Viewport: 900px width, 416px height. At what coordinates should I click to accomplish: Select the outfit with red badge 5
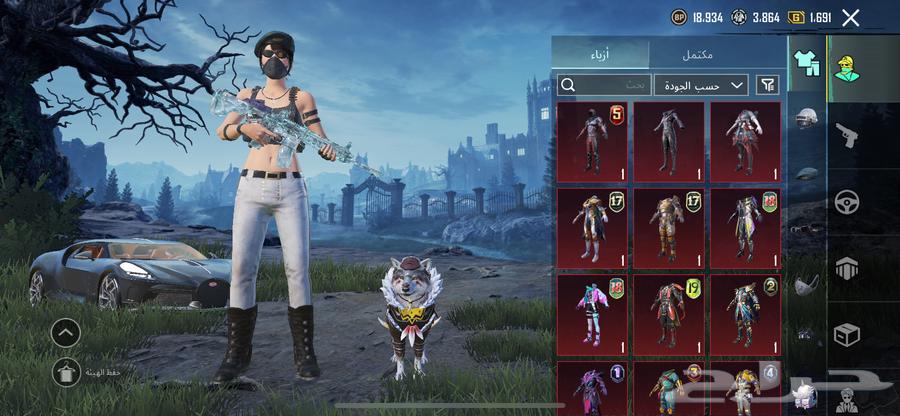coord(592,141)
